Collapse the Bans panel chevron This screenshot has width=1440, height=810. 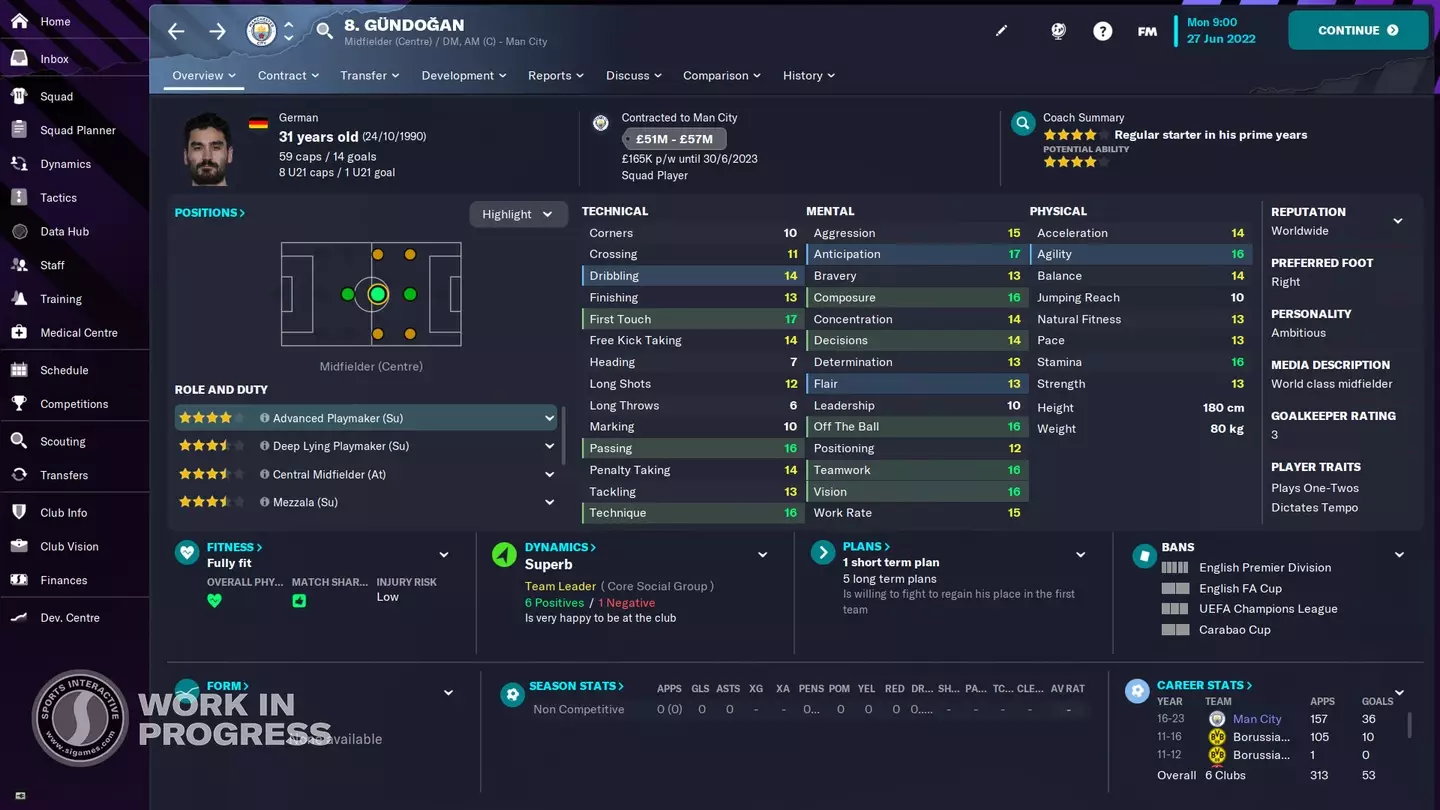[x=1397, y=553]
